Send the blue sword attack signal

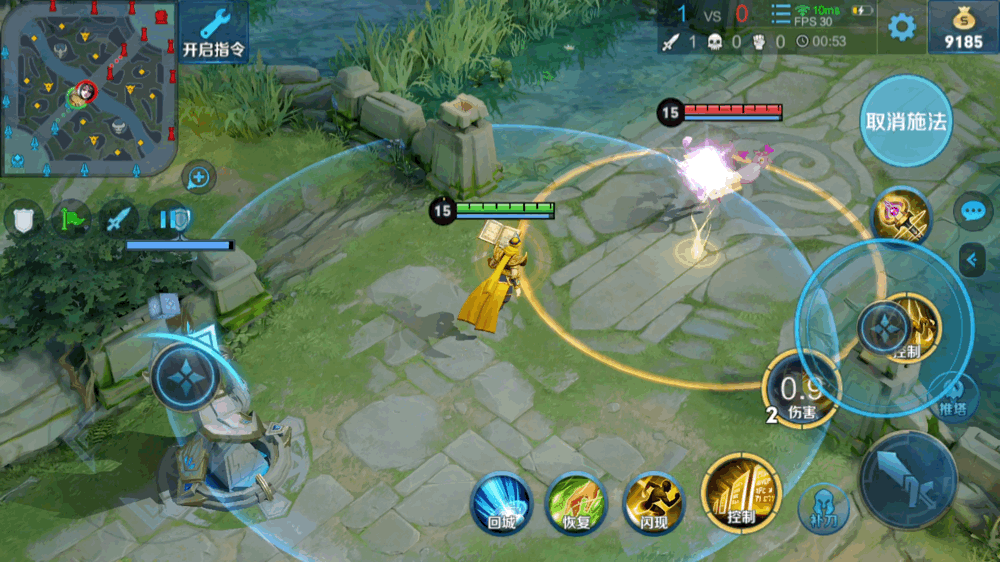[x=119, y=218]
